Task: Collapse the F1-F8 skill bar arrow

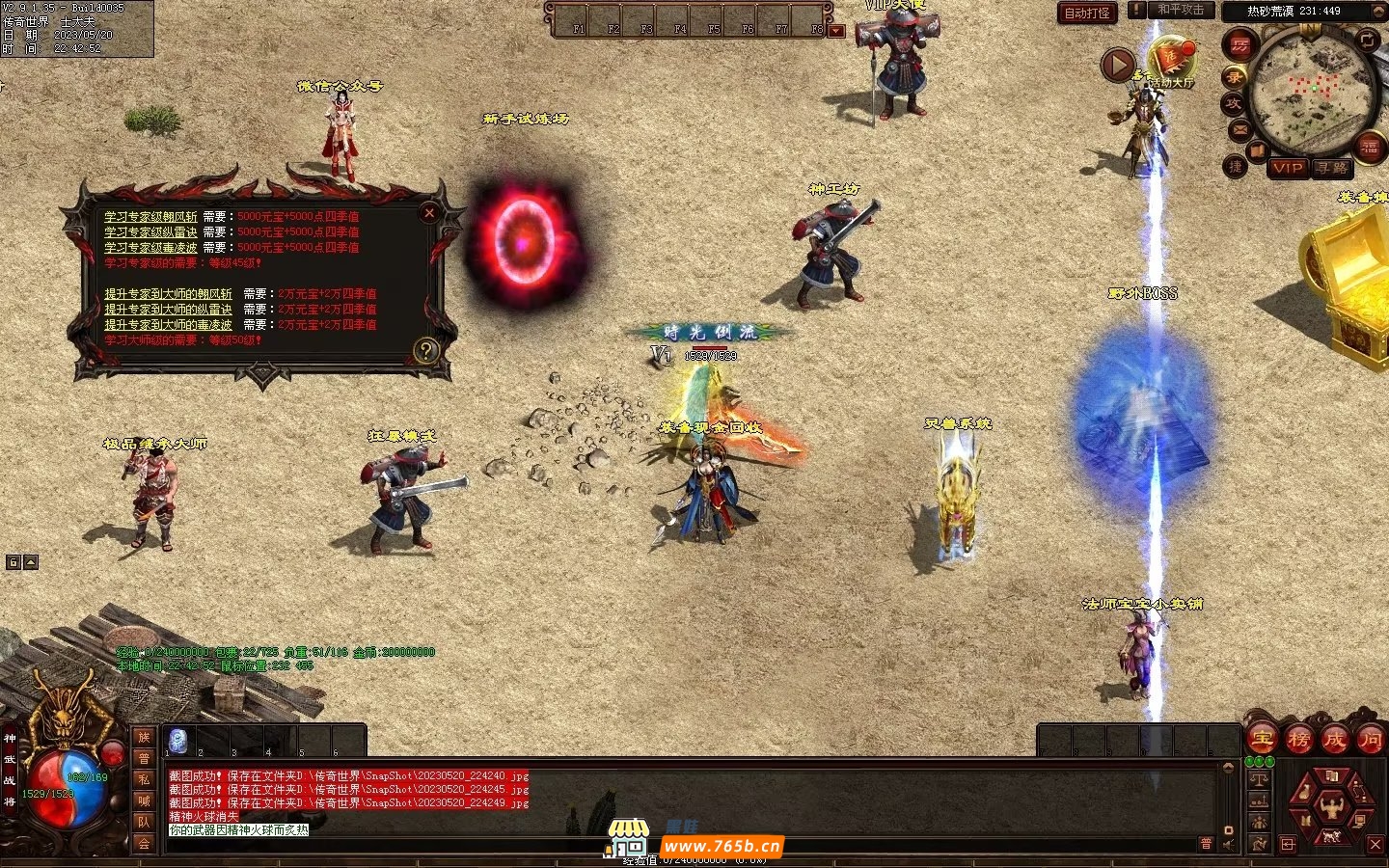Action: tap(836, 31)
